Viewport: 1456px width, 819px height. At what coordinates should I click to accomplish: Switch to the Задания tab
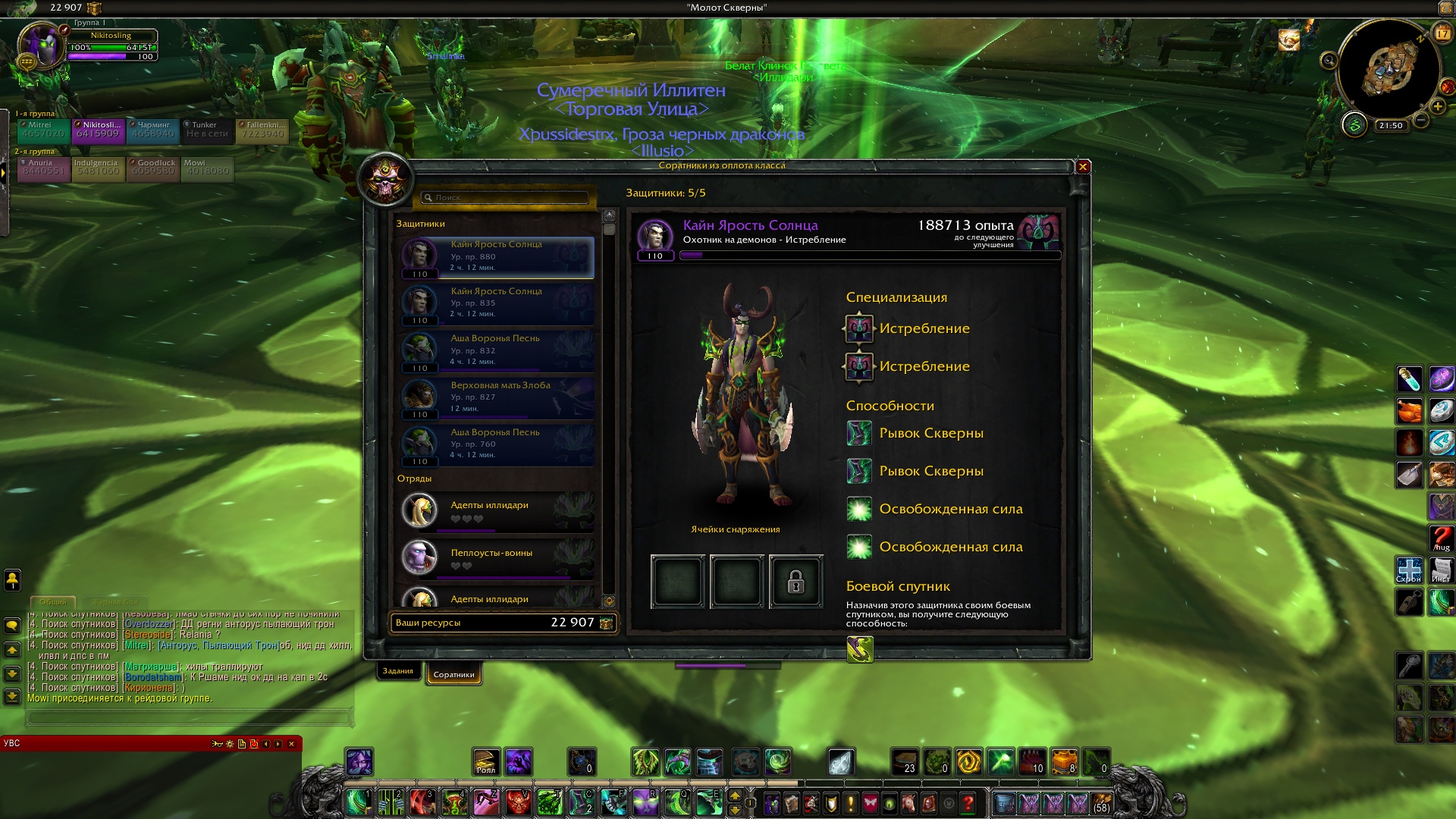coord(398,671)
